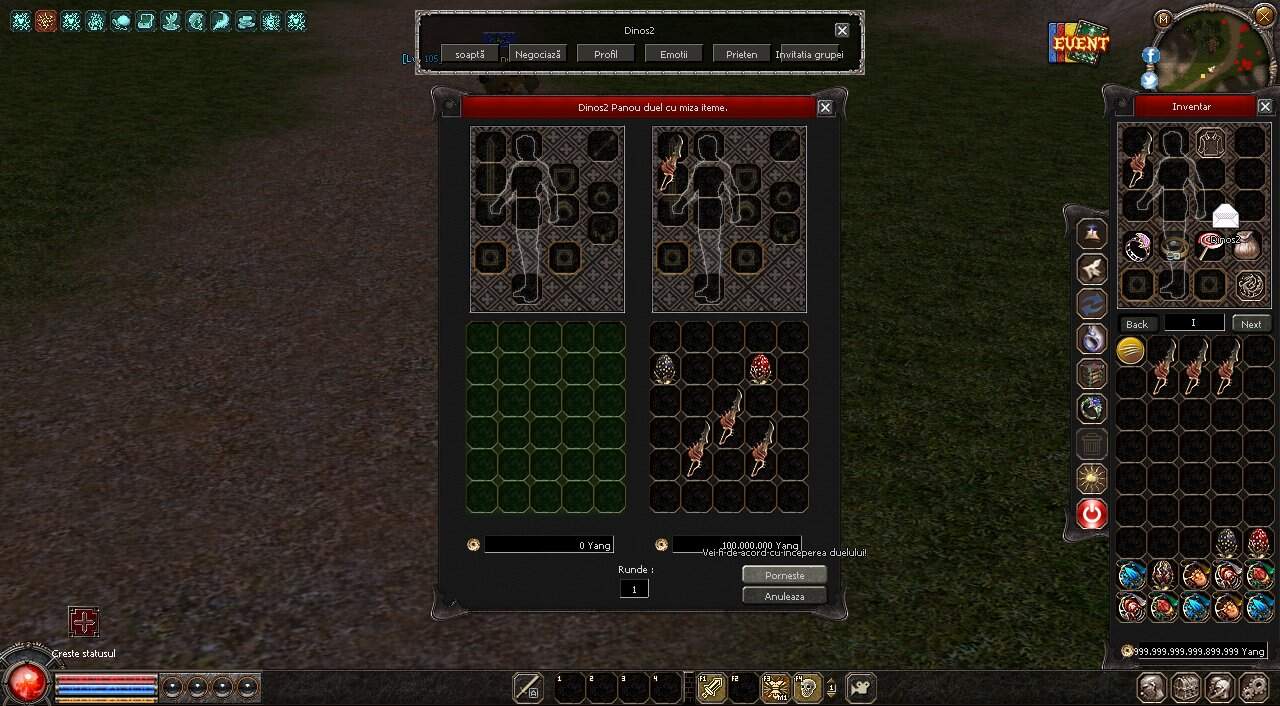This screenshot has width=1280, height=706.
Task: Whisper to Dinos2 with the soaptă button
Action: 470,54
